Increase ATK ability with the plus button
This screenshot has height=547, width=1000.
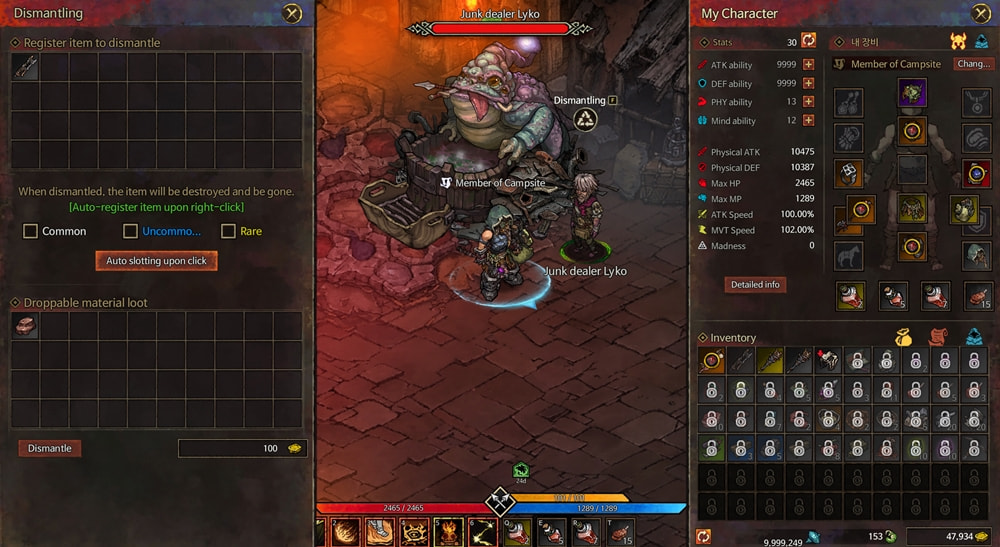click(x=808, y=65)
